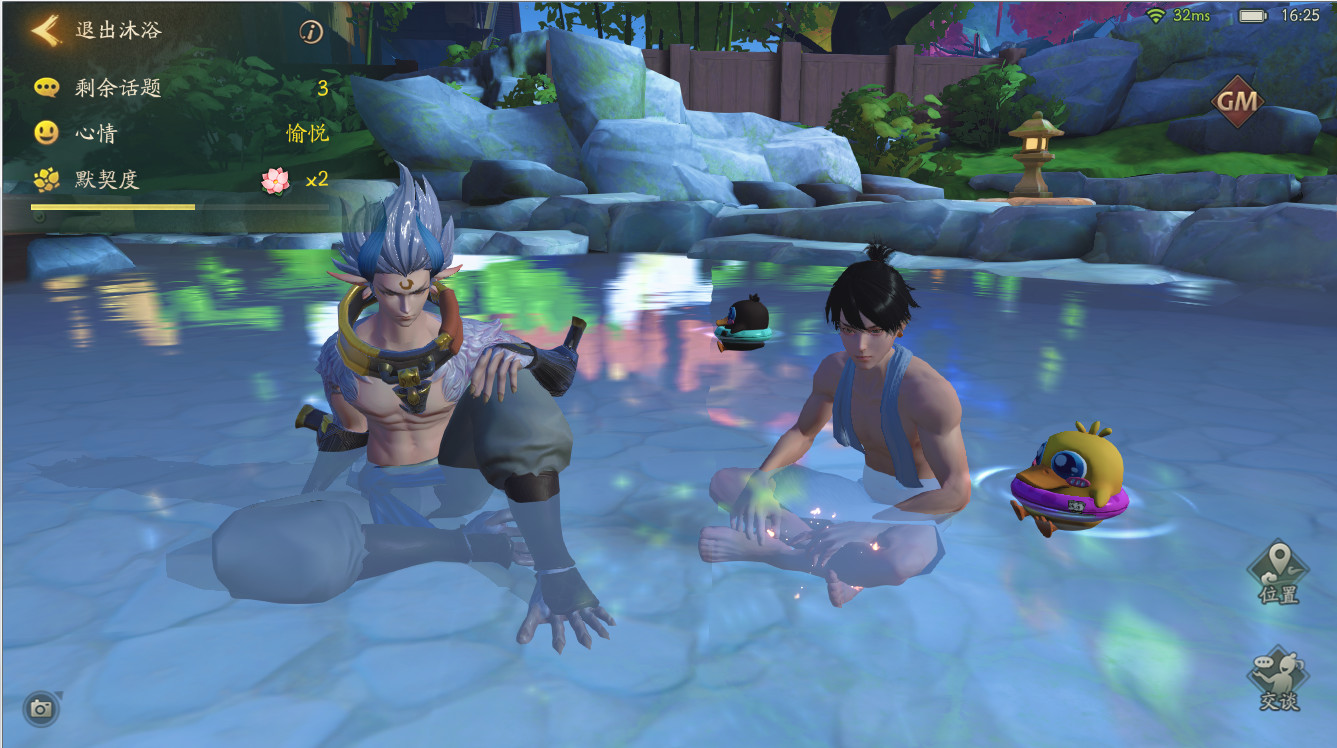Start a chat with the 交谈 button
This screenshot has width=1337, height=748.
pos(1277,678)
